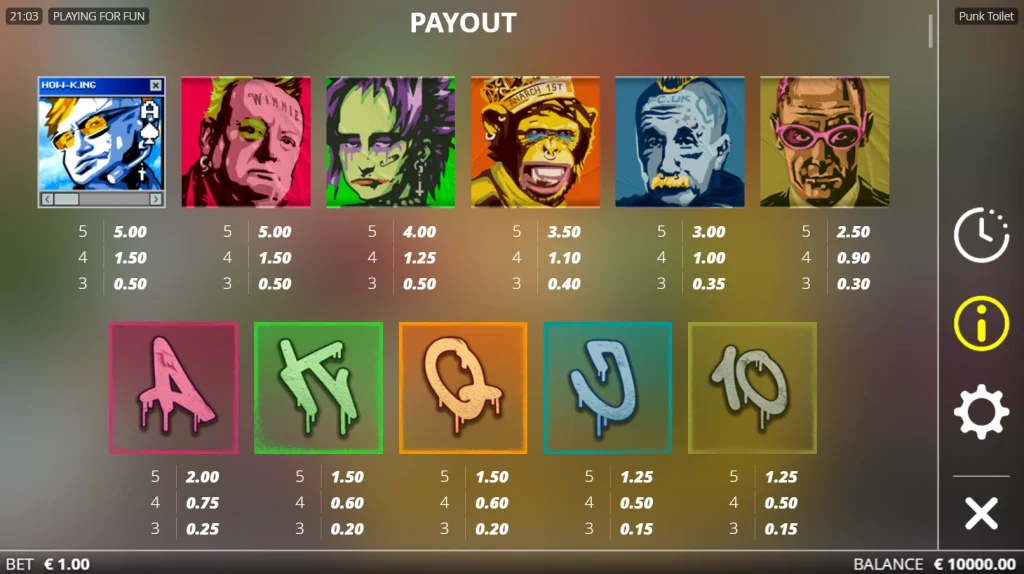
Task: Click the yellow info icon
Action: click(981, 324)
